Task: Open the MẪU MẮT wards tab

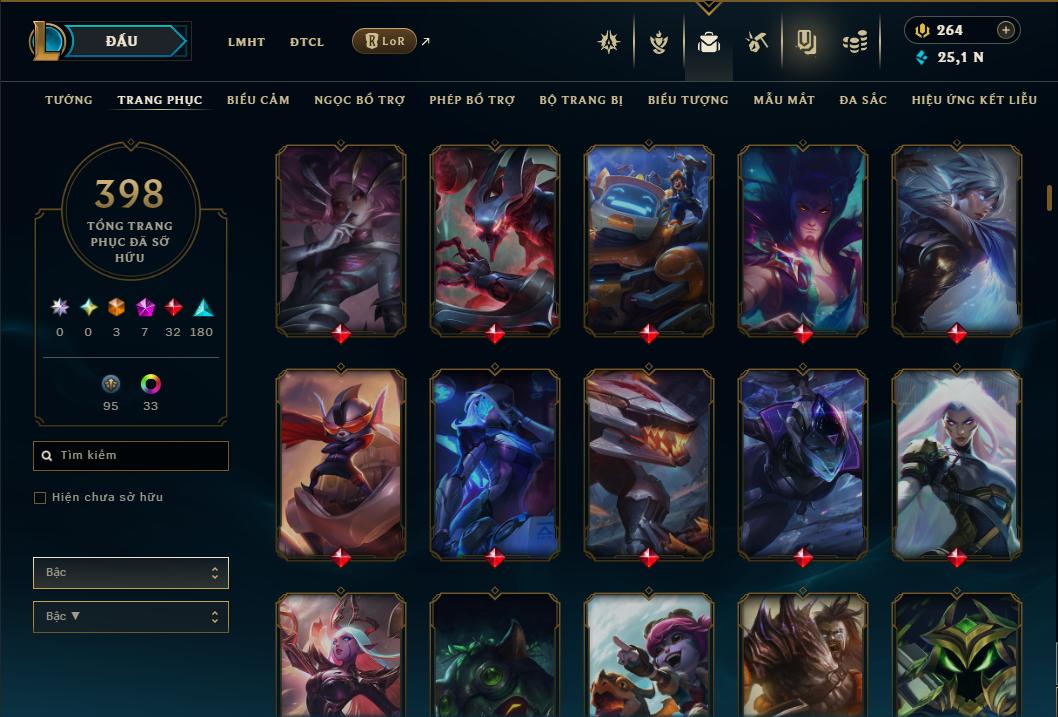Action: tap(784, 100)
